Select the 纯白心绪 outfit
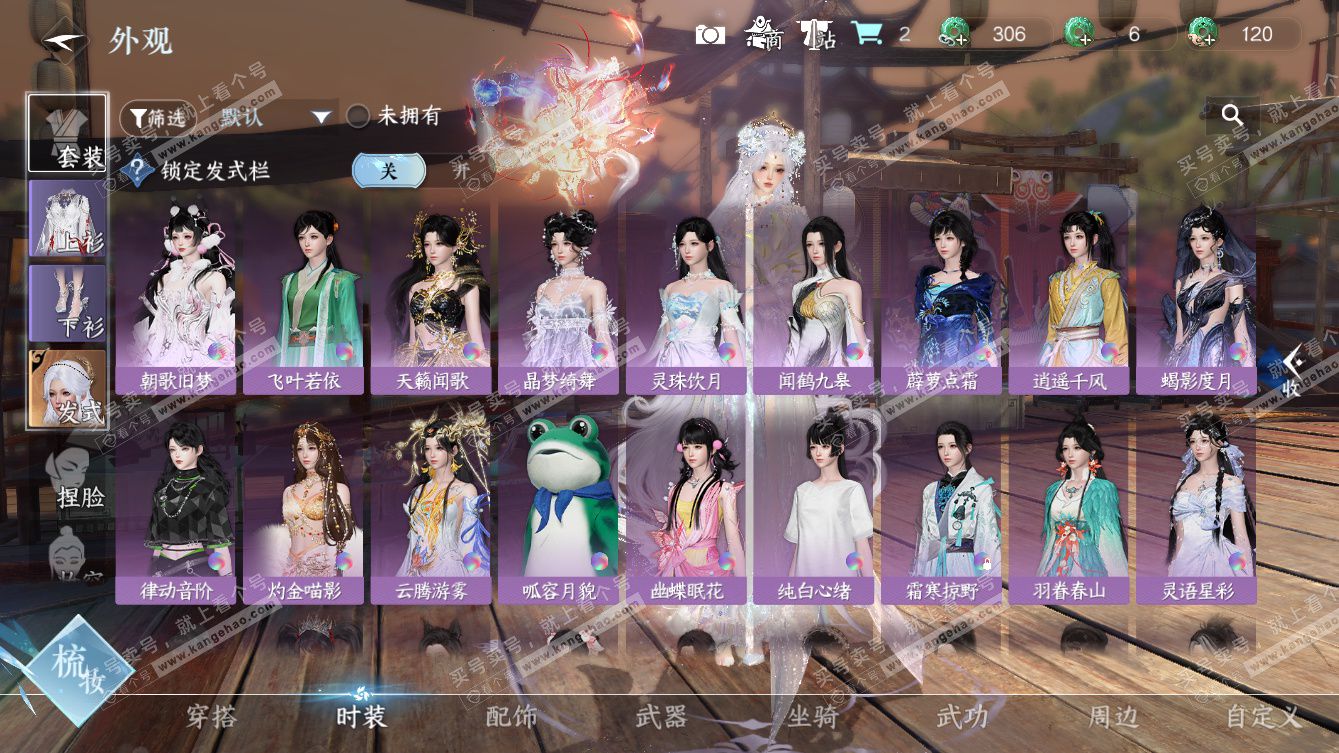 (815, 506)
